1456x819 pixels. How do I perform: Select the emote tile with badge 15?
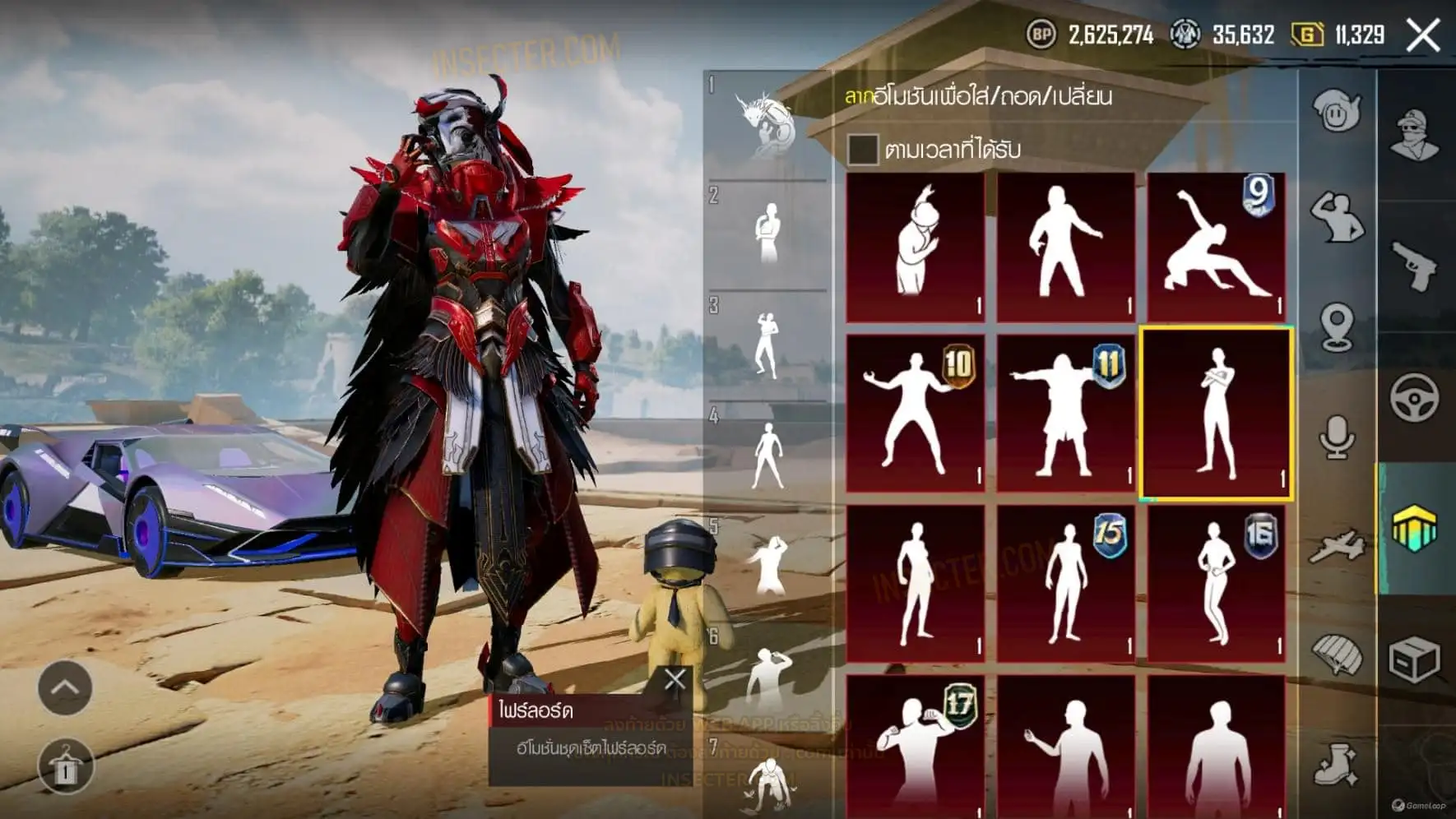[1065, 582]
